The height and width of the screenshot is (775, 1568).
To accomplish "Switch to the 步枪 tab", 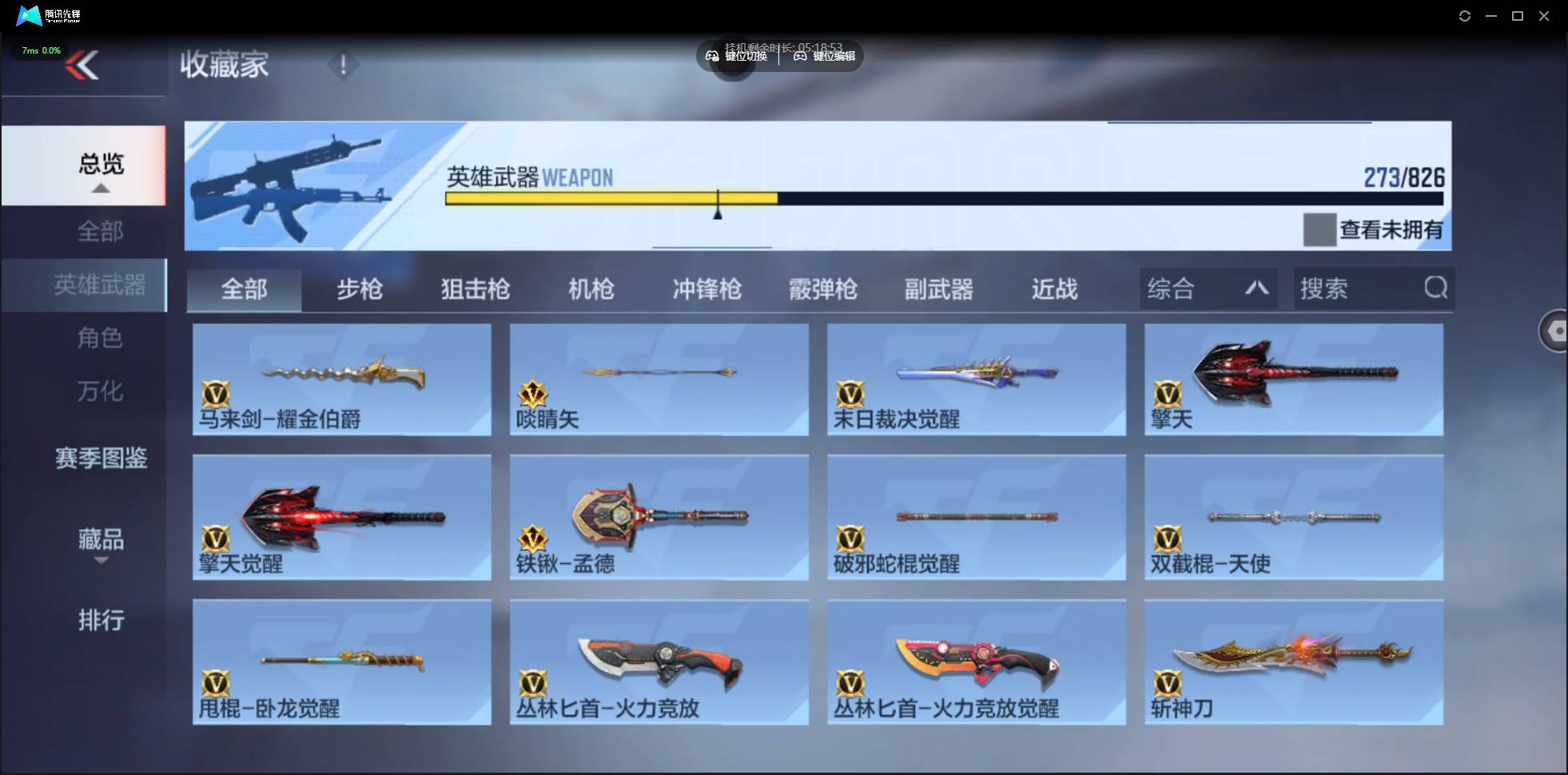I will [360, 289].
